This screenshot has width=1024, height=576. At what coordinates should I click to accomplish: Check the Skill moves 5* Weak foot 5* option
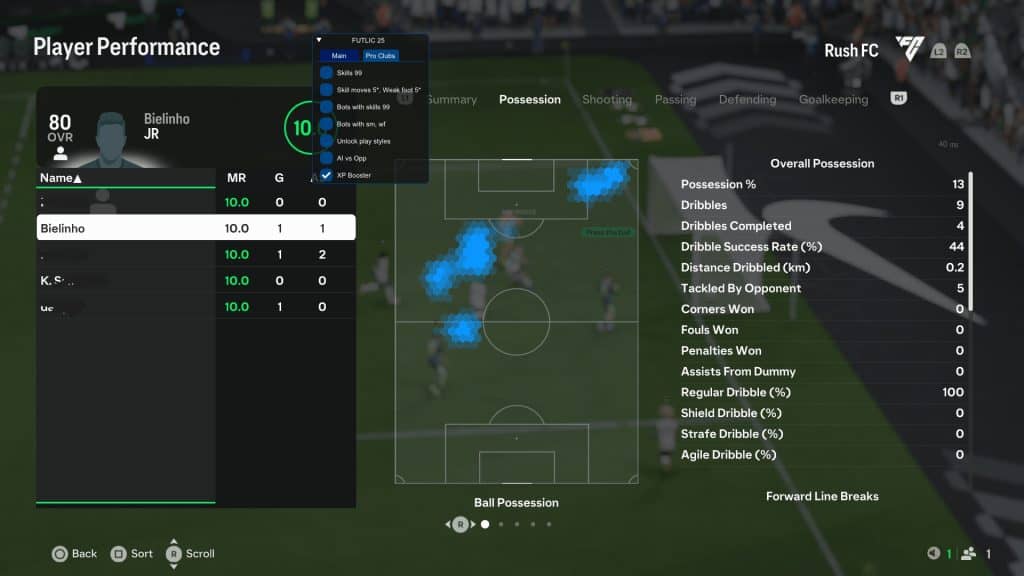point(326,90)
